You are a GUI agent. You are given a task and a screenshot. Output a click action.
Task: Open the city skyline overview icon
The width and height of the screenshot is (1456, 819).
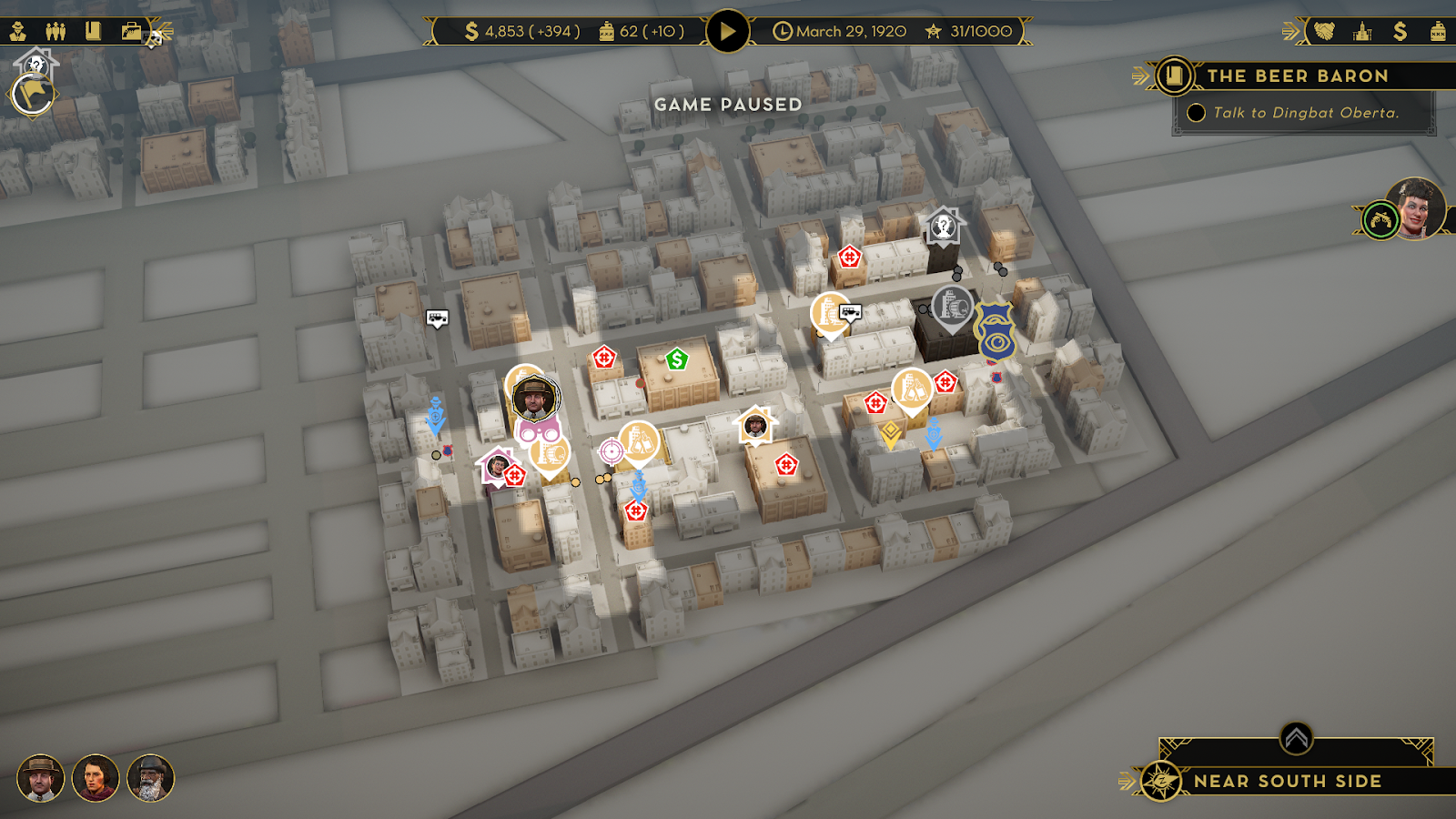click(x=1362, y=32)
